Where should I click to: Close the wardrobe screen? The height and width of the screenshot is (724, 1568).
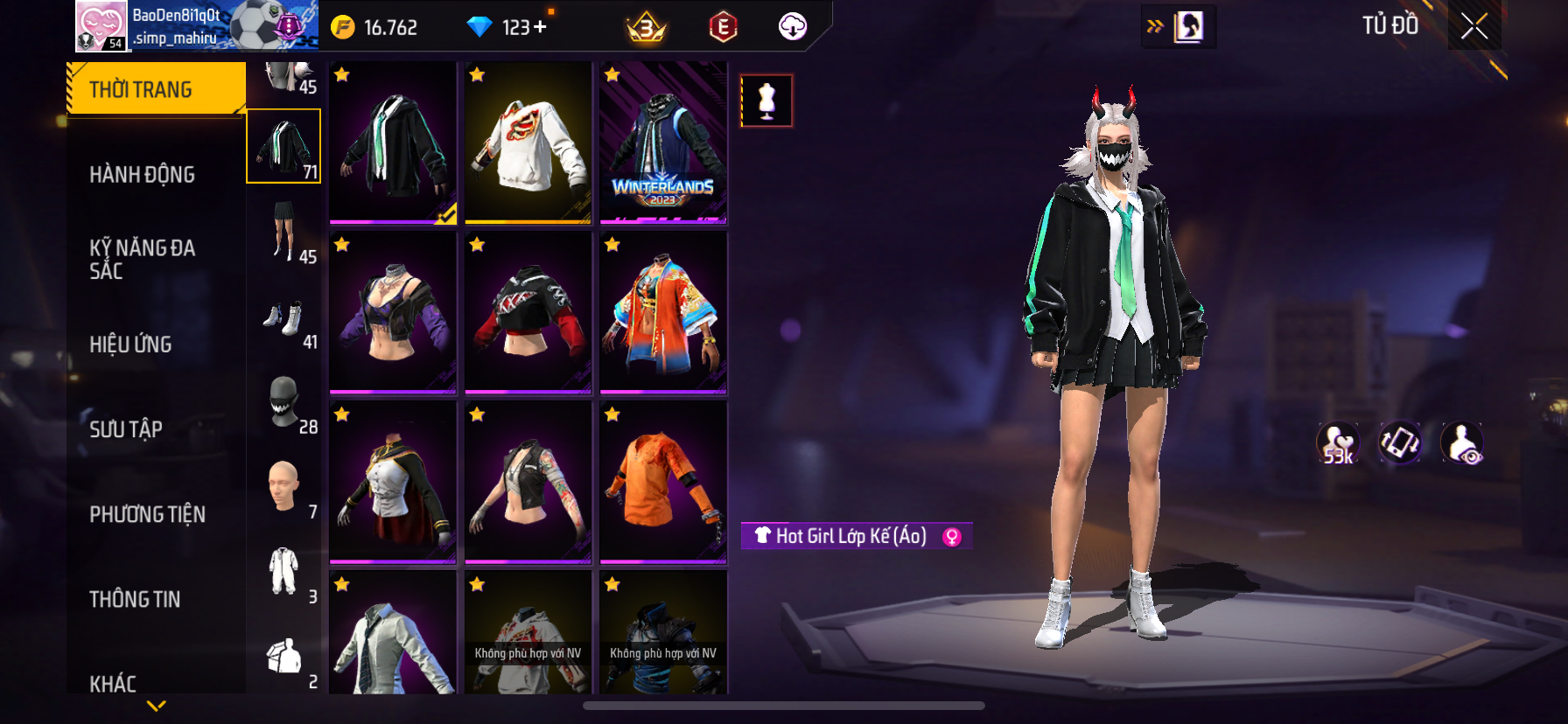1474,26
